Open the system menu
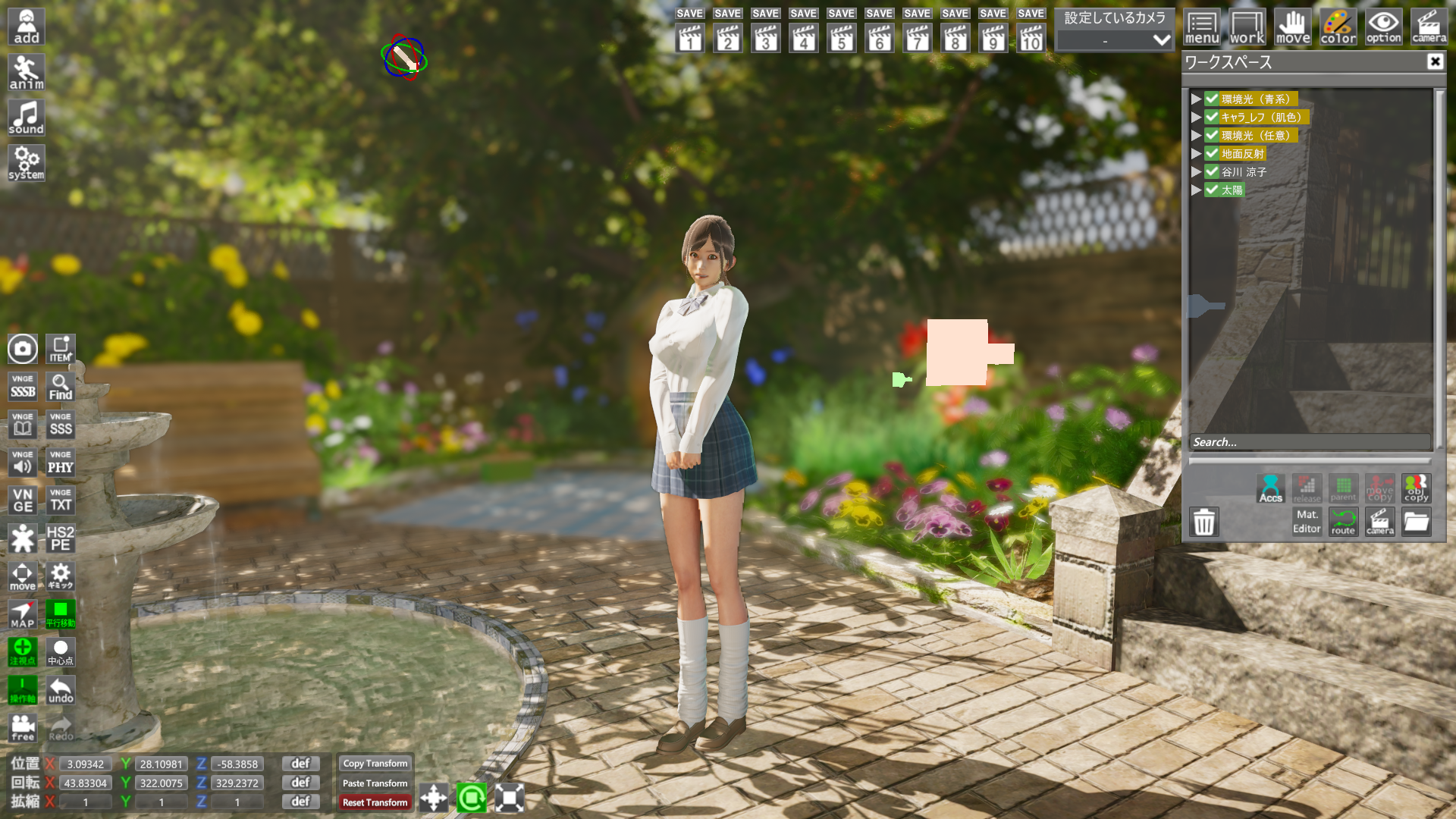 27,164
